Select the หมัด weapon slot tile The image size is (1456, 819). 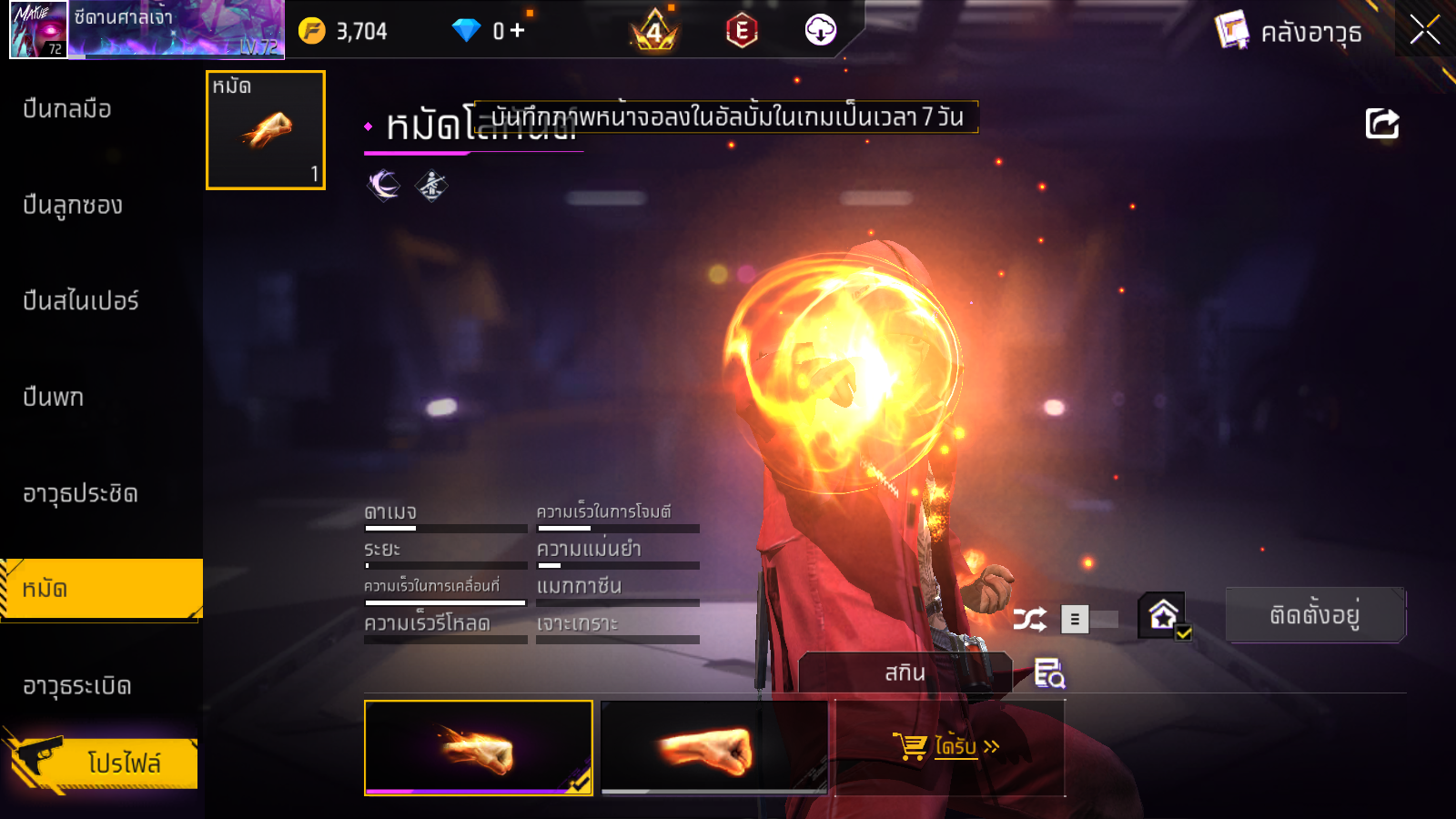click(x=266, y=130)
